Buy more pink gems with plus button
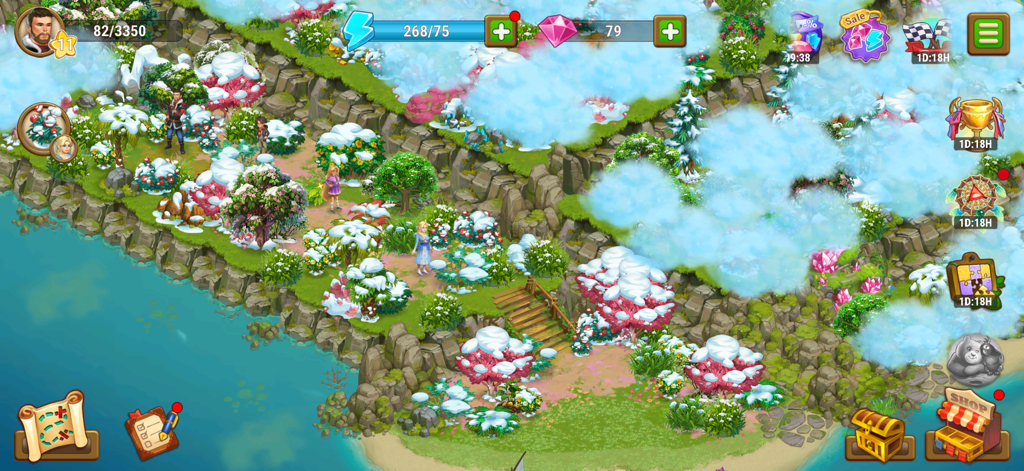The image size is (1024, 471). tap(669, 31)
